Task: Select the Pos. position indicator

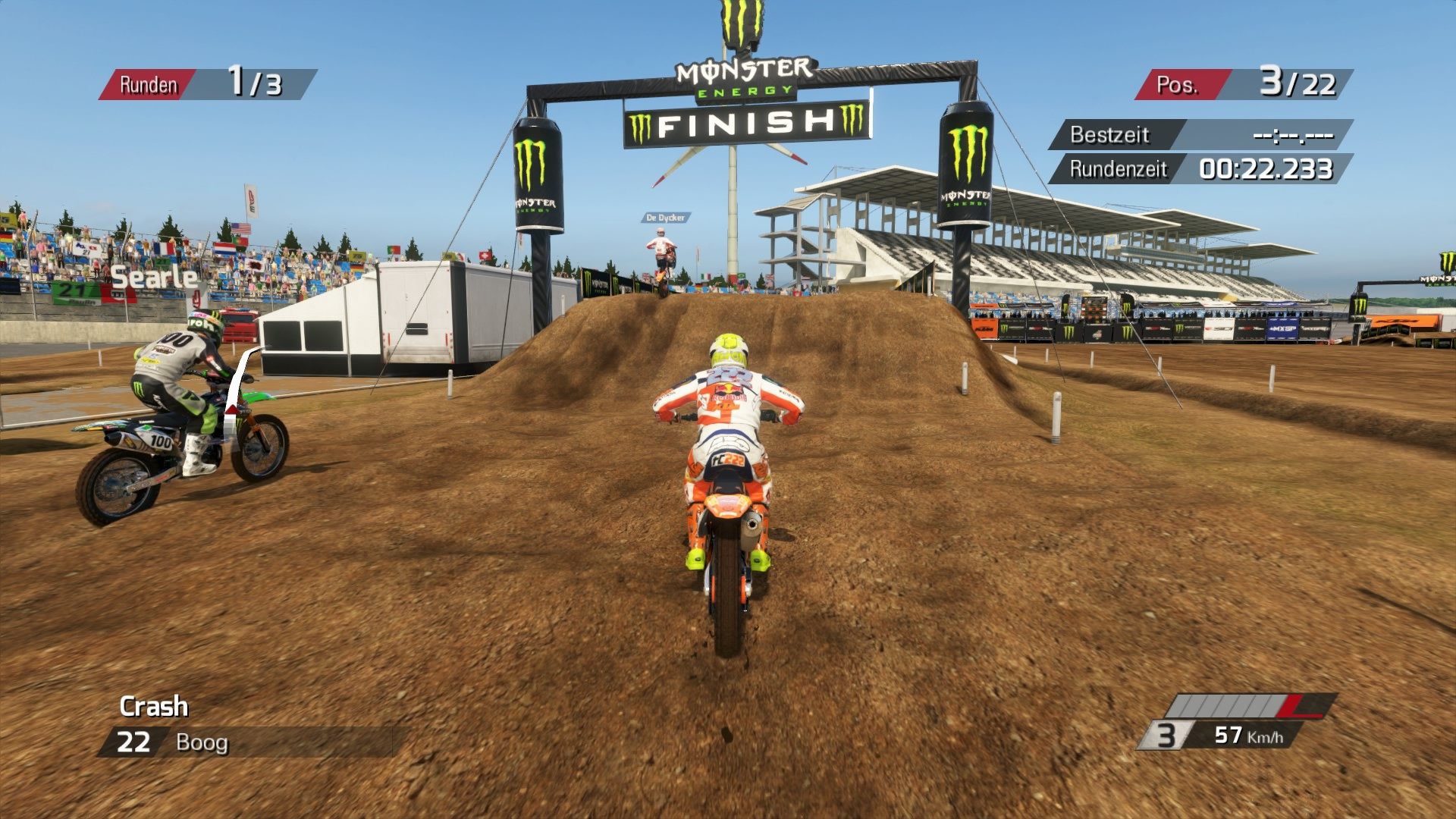Action: tap(1244, 83)
